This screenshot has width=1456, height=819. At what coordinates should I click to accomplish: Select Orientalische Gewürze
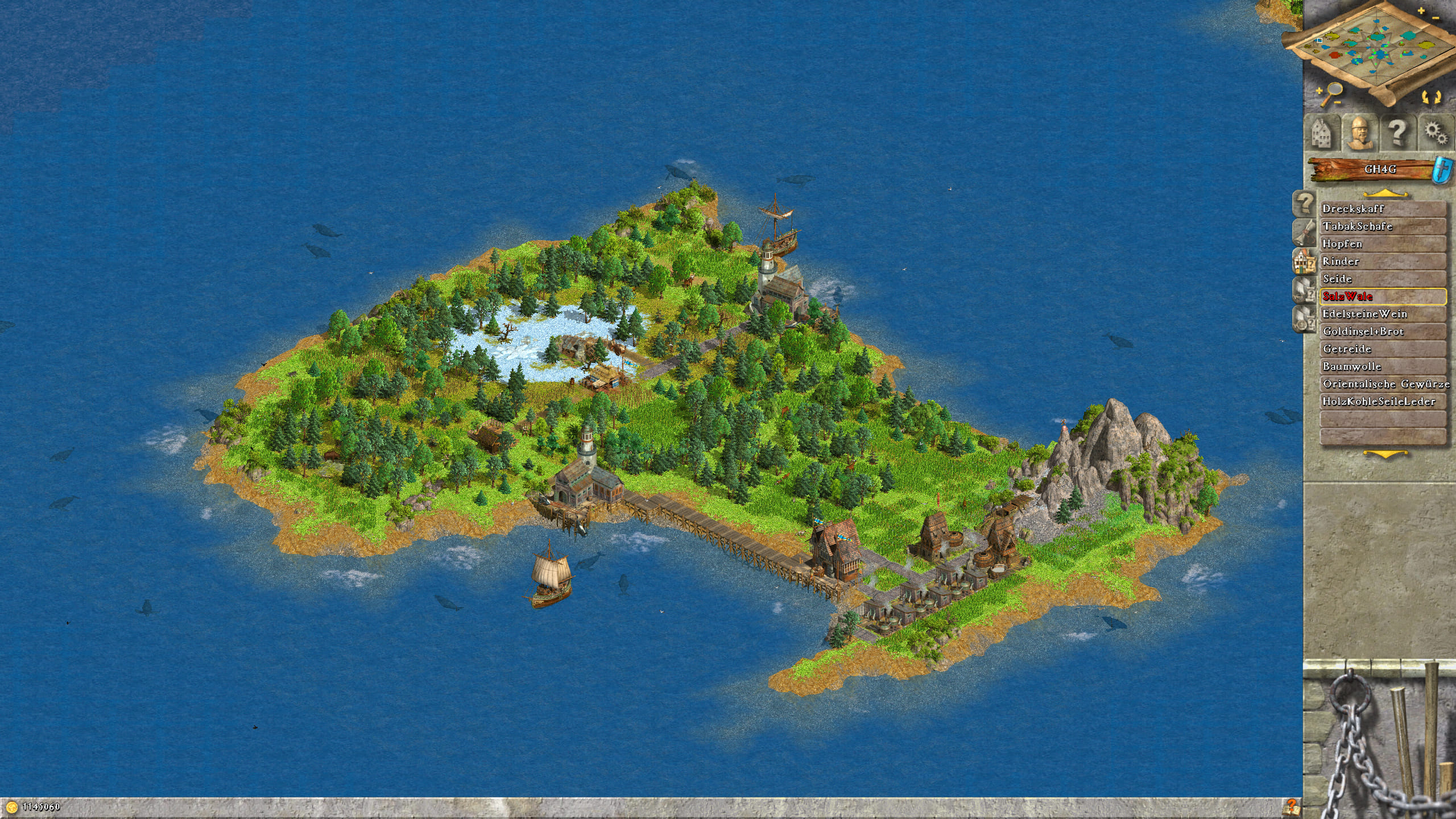[x=1382, y=384]
